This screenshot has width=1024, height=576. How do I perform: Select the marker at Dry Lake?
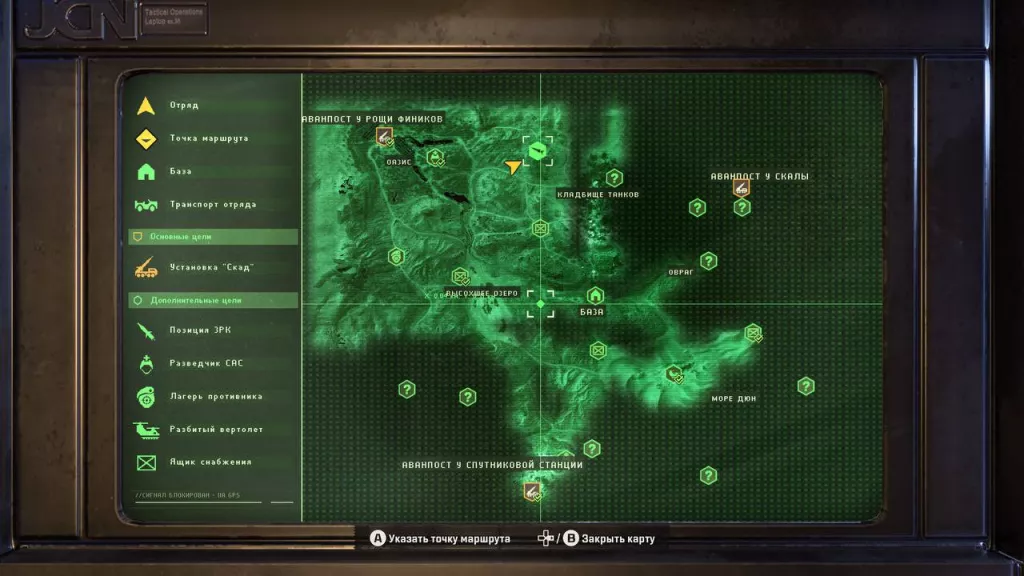pos(460,276)
